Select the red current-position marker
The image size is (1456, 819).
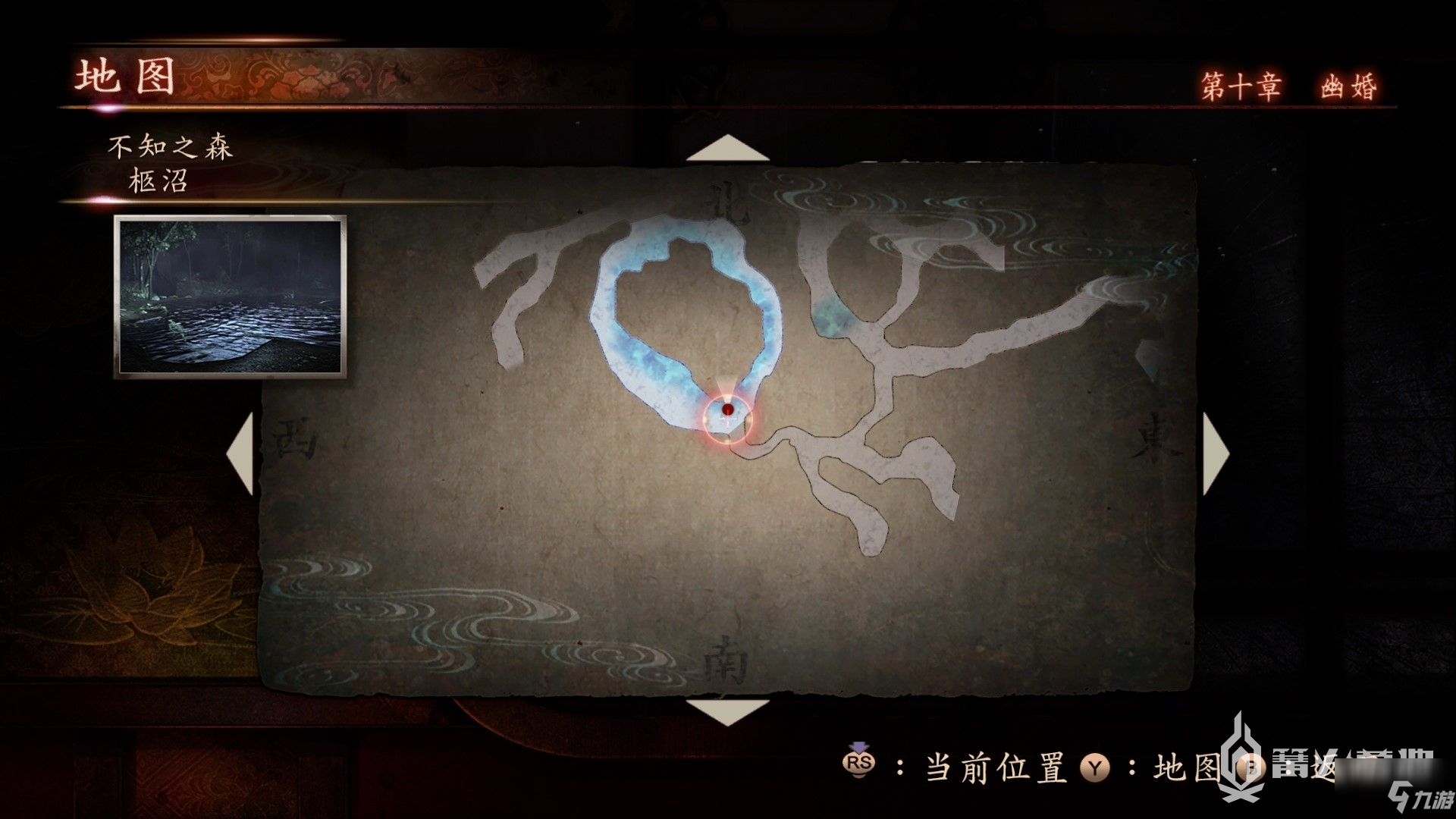[727, 410]
